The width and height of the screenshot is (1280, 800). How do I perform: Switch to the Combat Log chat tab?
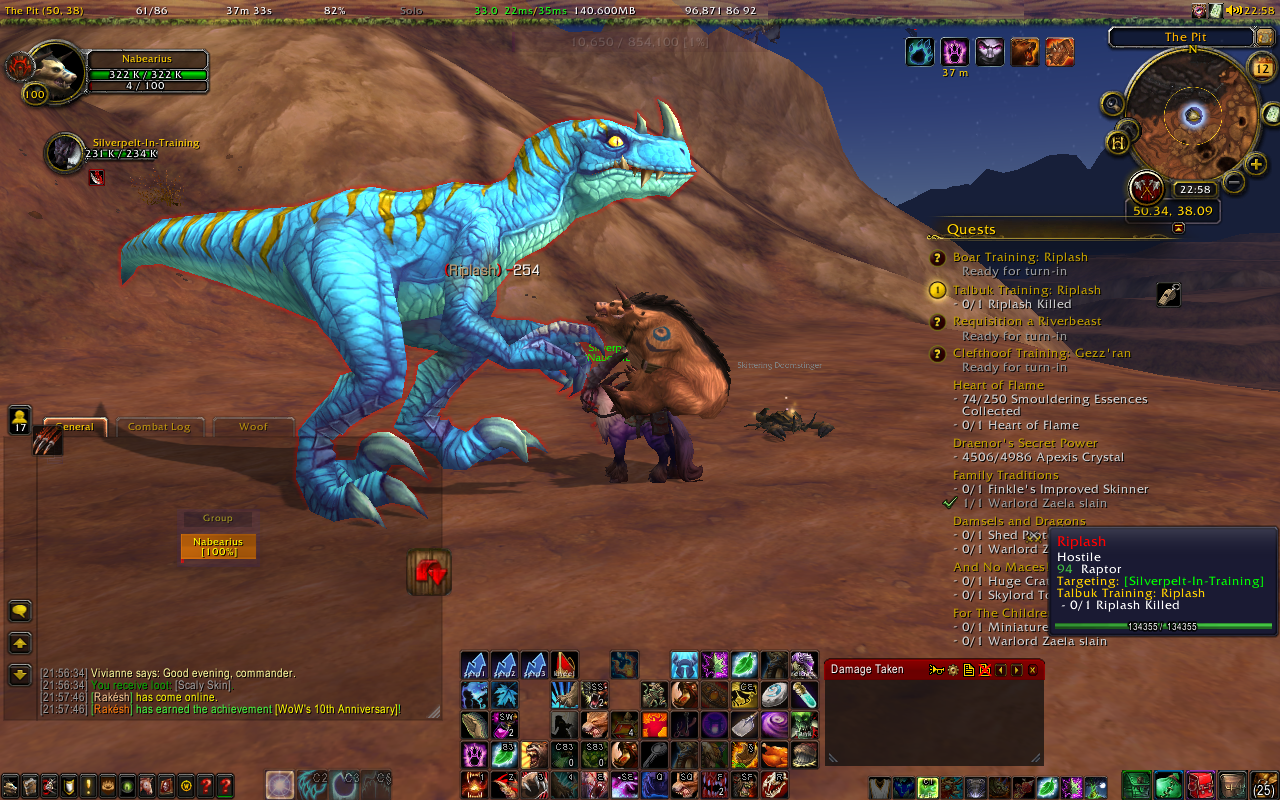coord(158,427)
